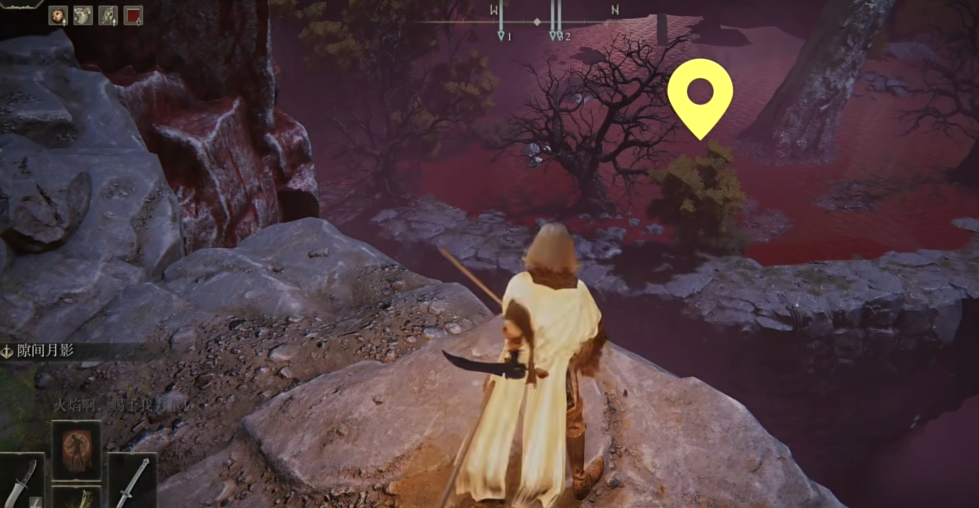Select the curved sword left-hand weapon slot
Screen dimensions: 979x508
(x=22, y=482)
